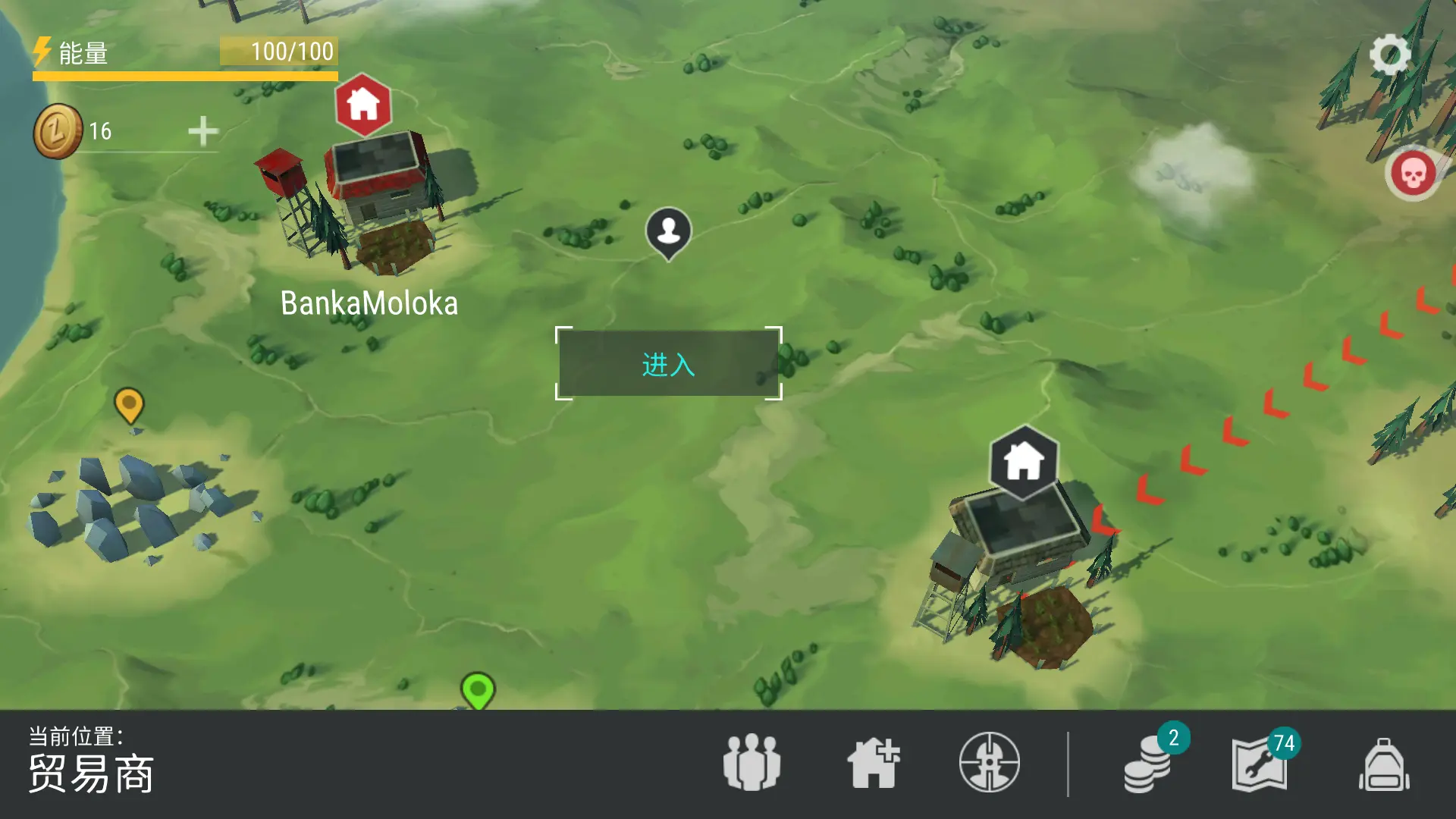Open the crosshair target icon
Image resolution: width=1456 pixels, height=819 pixels.
tap(989, 763)
